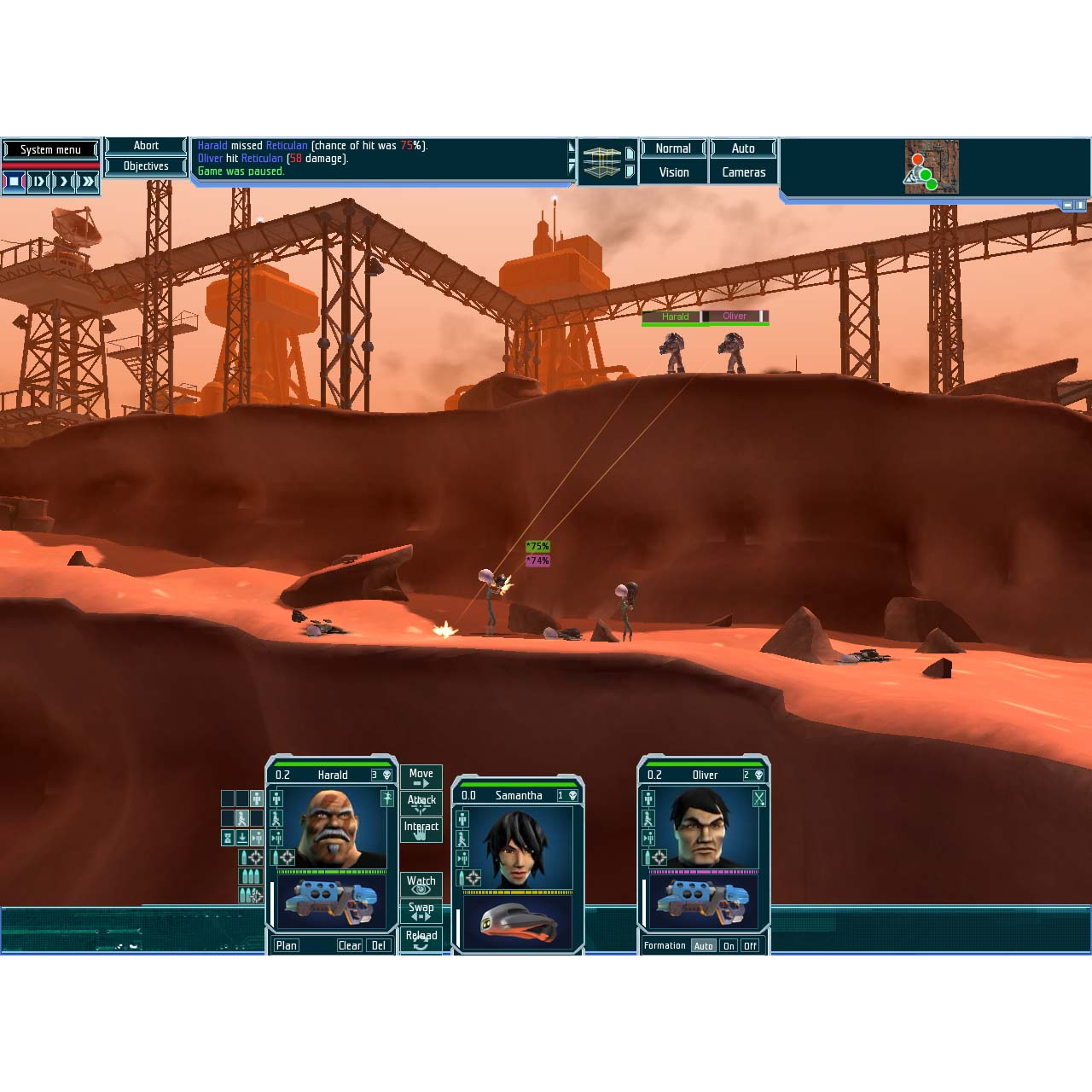Open Harald's Plan button
1092x1092 pixels.
point(287,945)
